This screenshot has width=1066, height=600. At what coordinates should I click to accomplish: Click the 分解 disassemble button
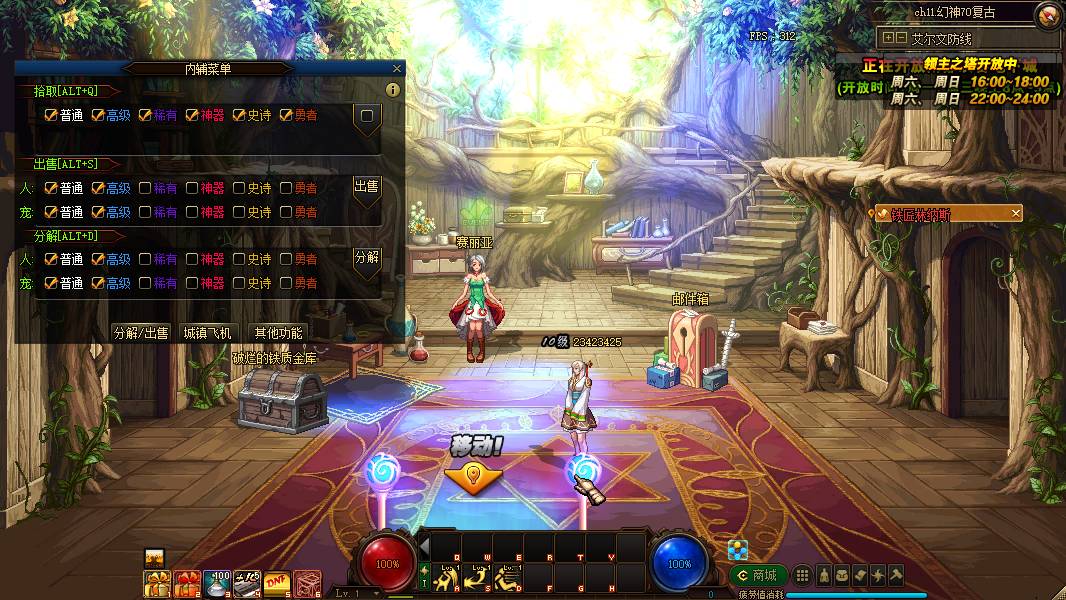(367, 258)
